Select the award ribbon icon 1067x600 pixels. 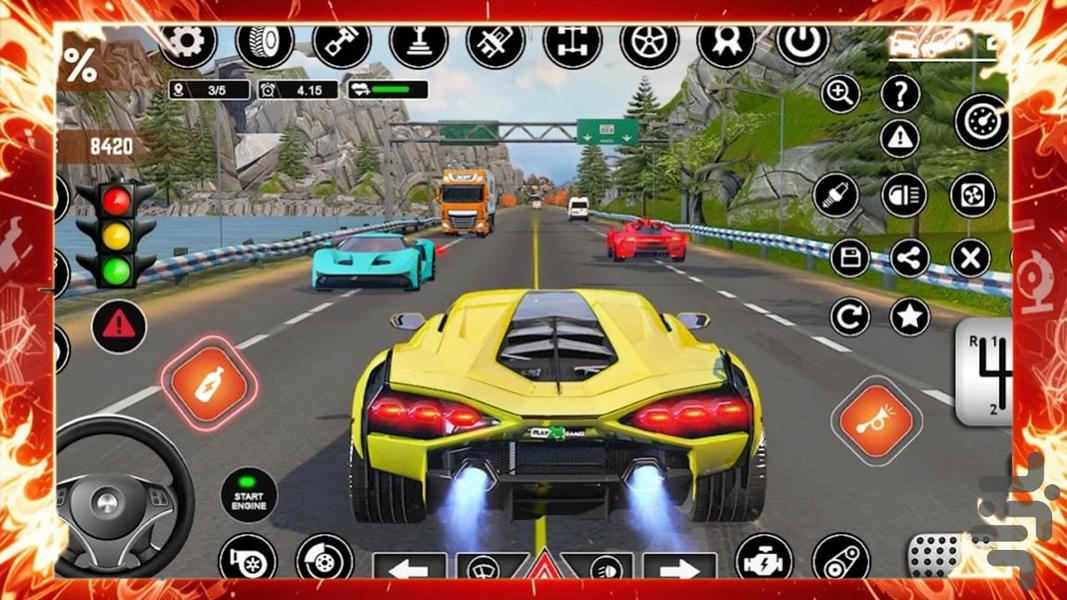pos(726,44)
